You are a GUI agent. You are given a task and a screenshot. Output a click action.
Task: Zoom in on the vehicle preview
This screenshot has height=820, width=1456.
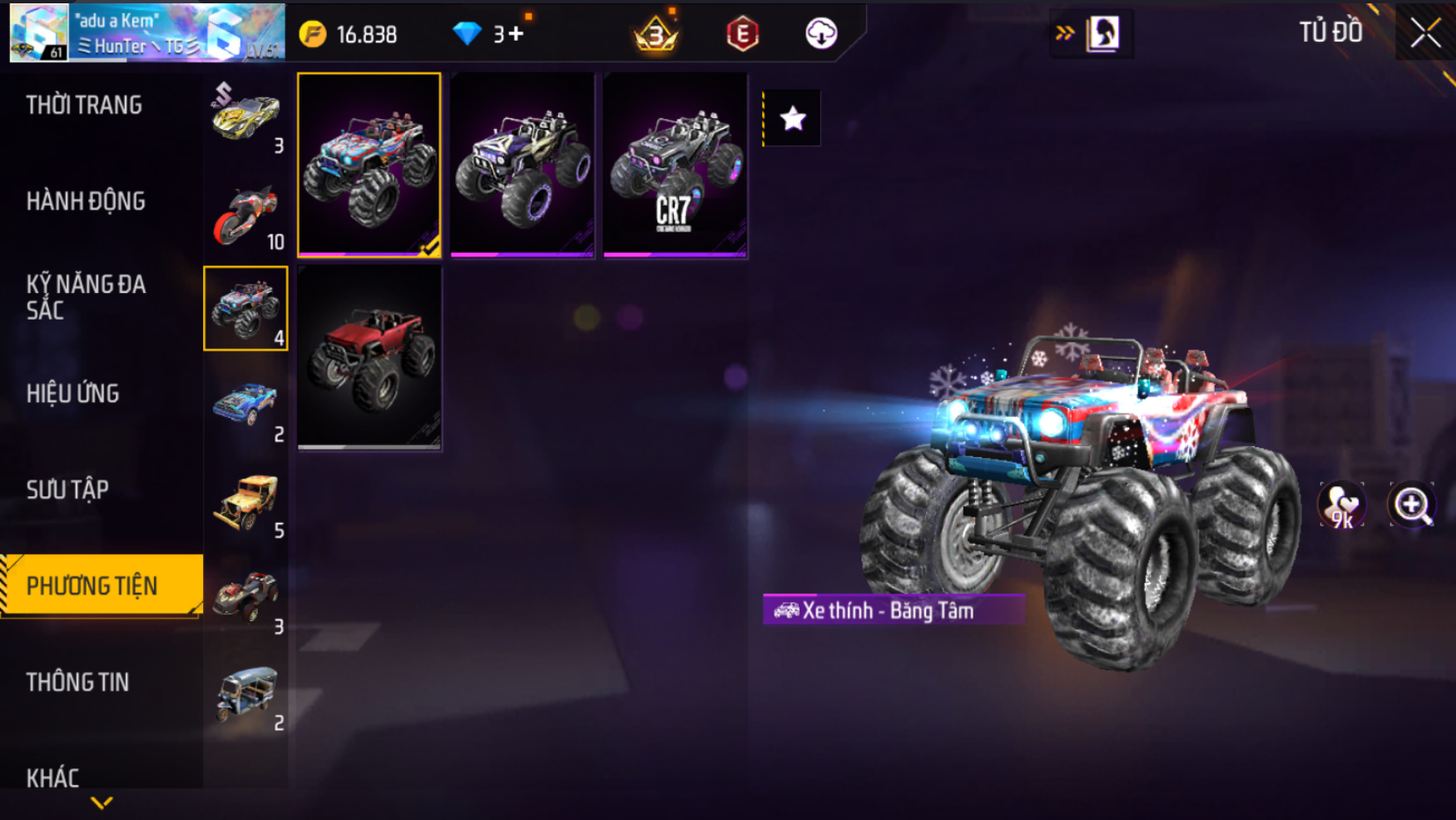pos(1411,504)
